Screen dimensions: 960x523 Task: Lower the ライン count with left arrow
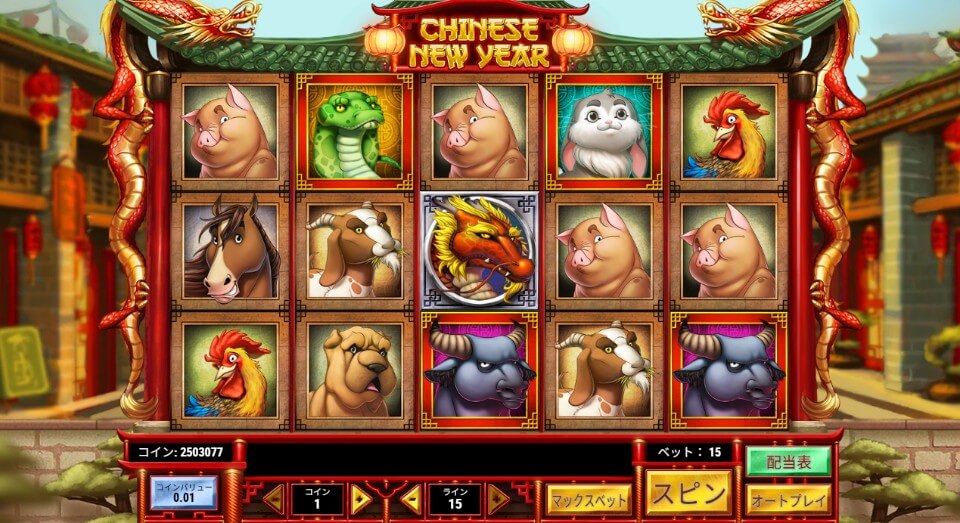click(x=410, y=499)
